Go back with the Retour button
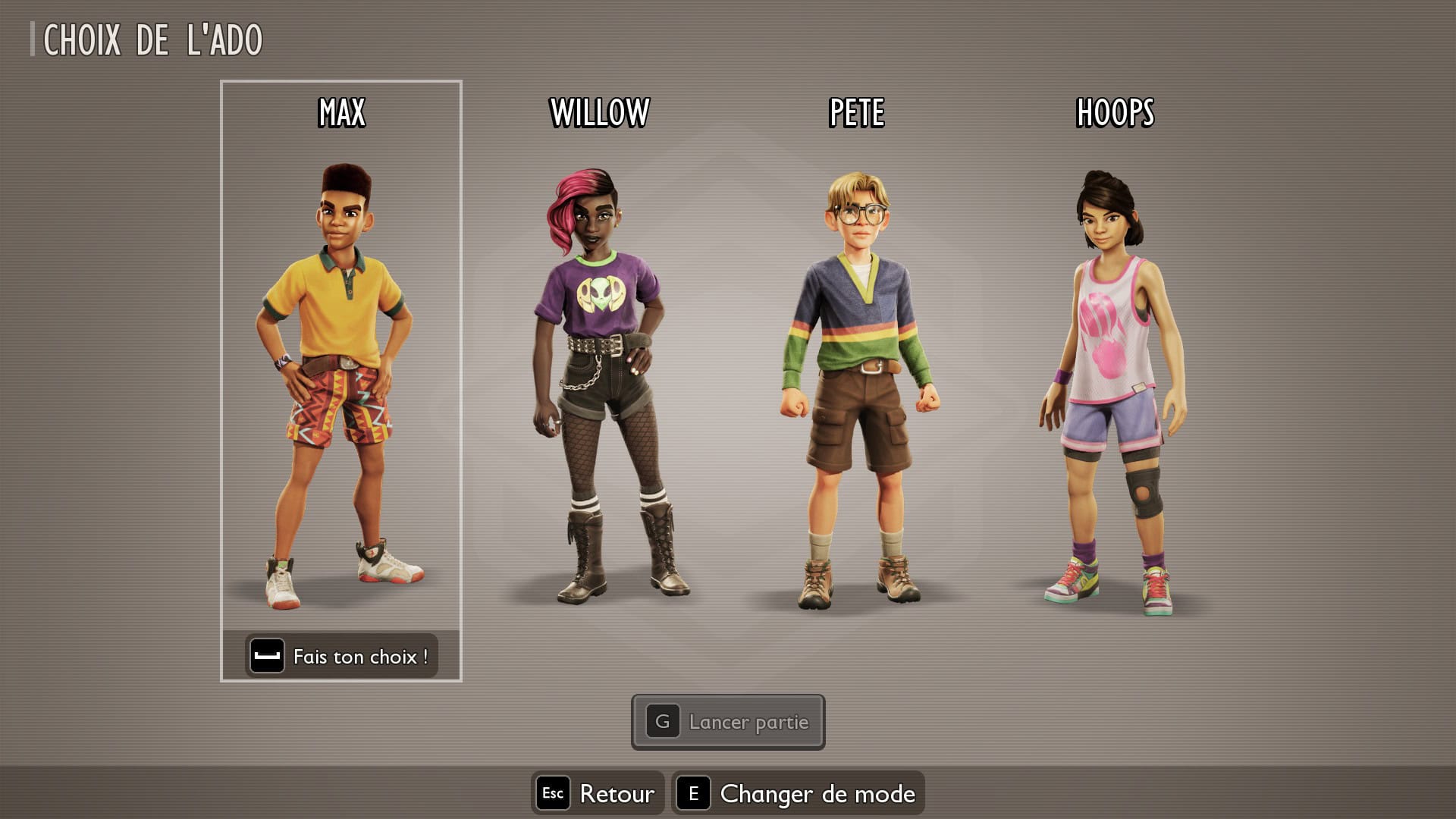The height and width of the screenshot is (819, 1456). click(x=598, y=793)
